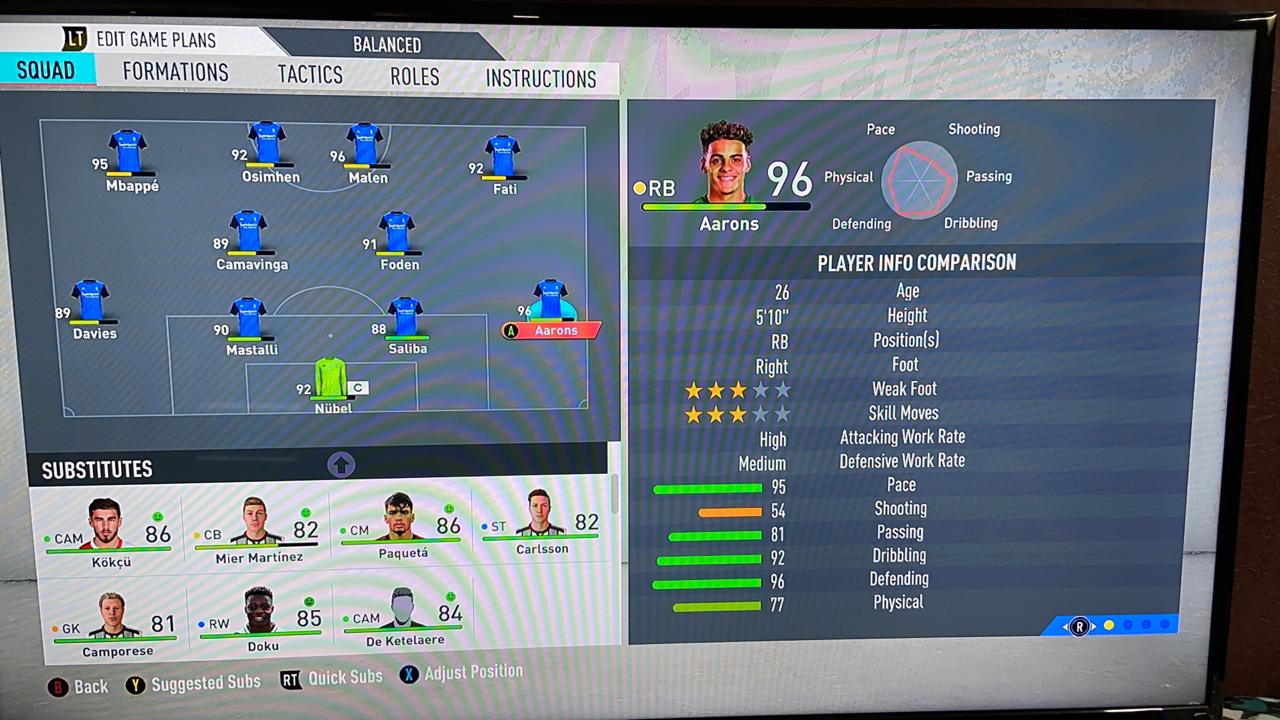
Task: Click the up arrow above the Substitutes panel
Action: tap(341, 464)
